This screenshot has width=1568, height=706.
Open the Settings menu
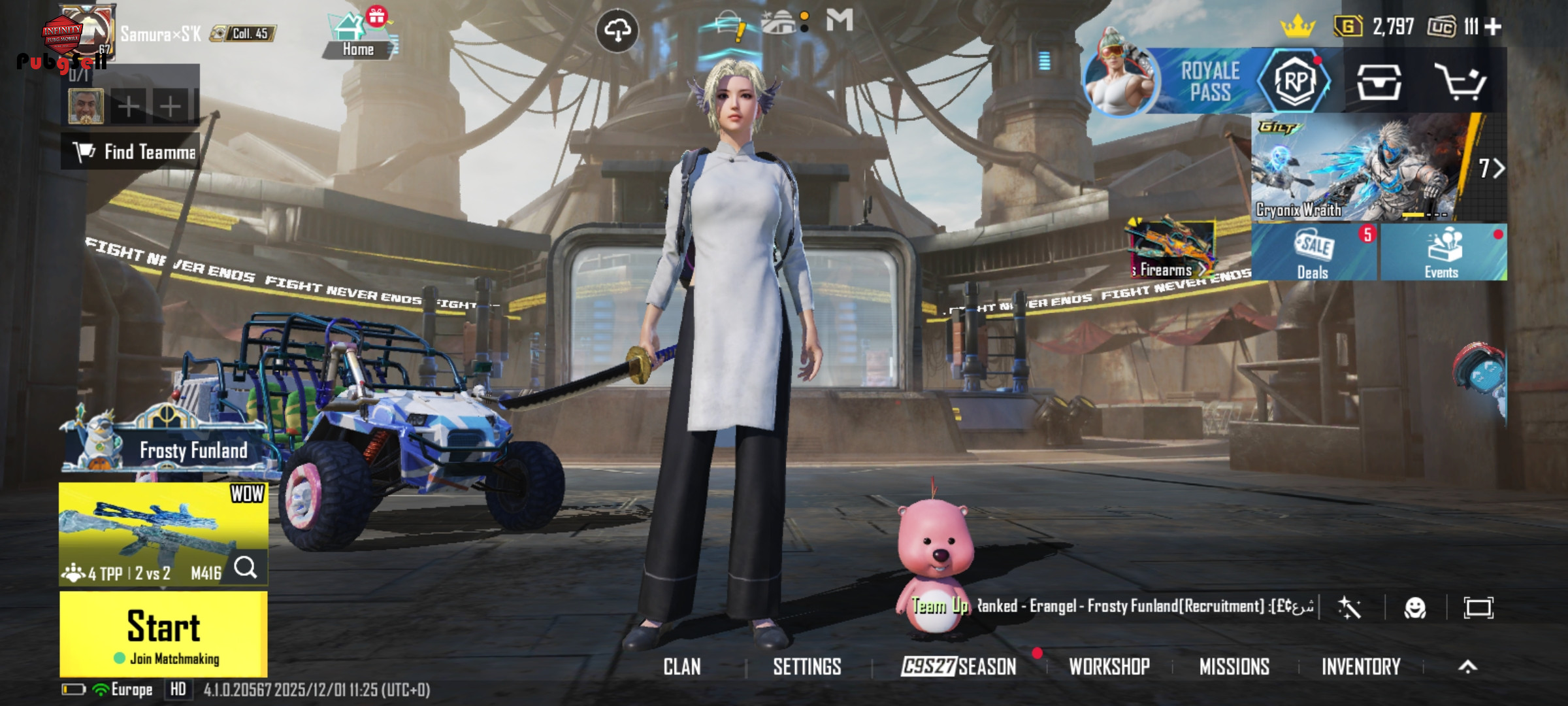[x=807, y=667]
